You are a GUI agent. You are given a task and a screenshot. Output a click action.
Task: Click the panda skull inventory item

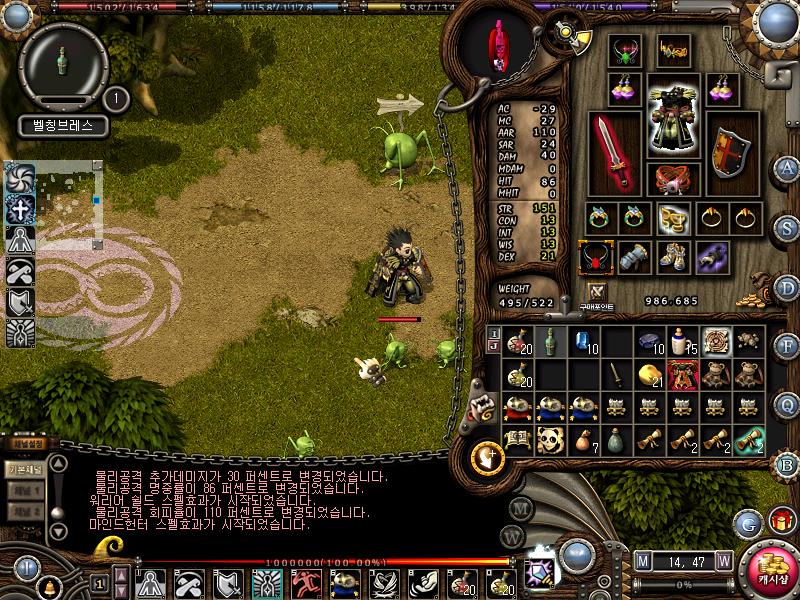click(x=550, y=440)
